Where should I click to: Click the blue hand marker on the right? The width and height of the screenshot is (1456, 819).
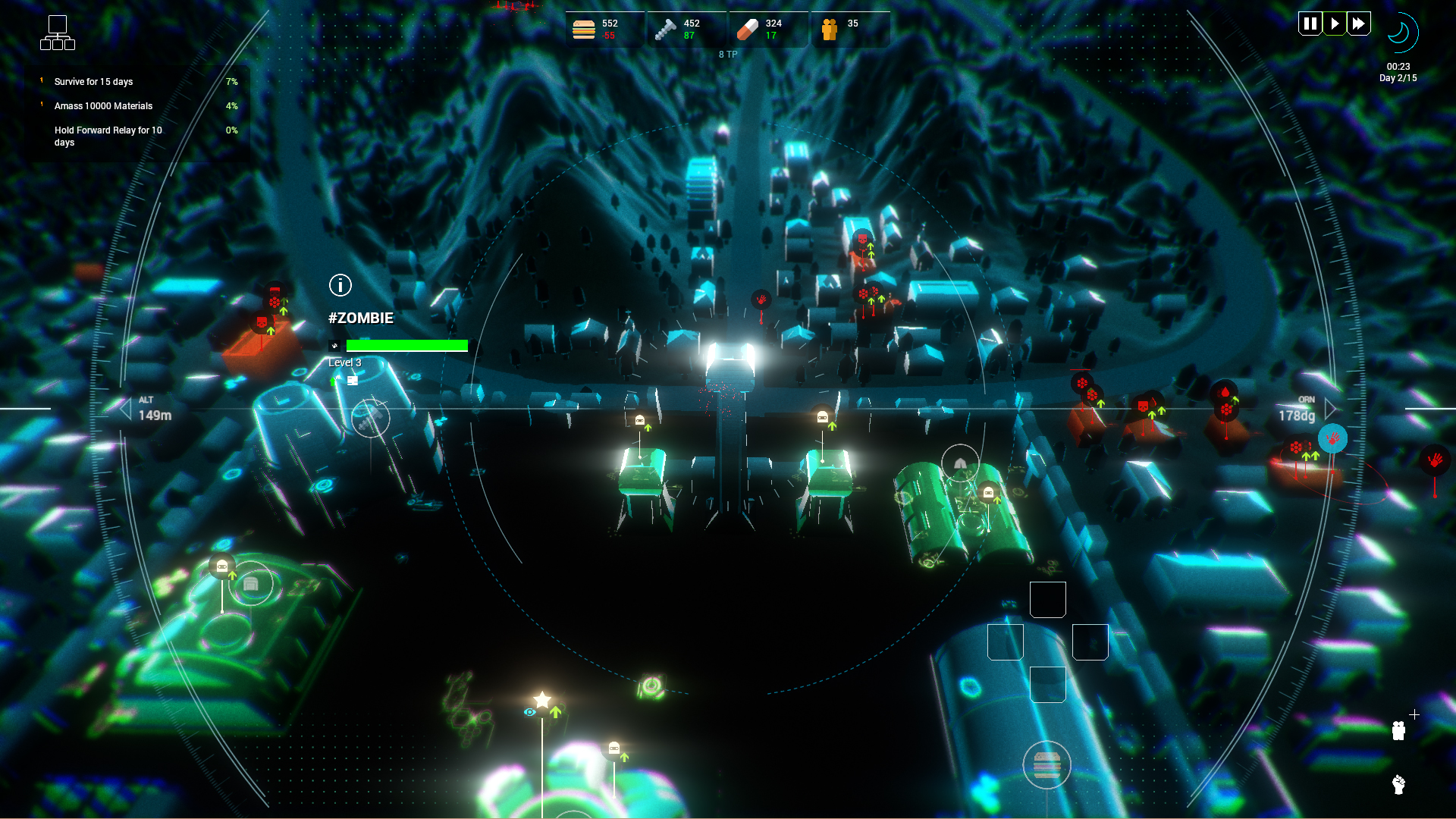click(x=1332, y=438)
